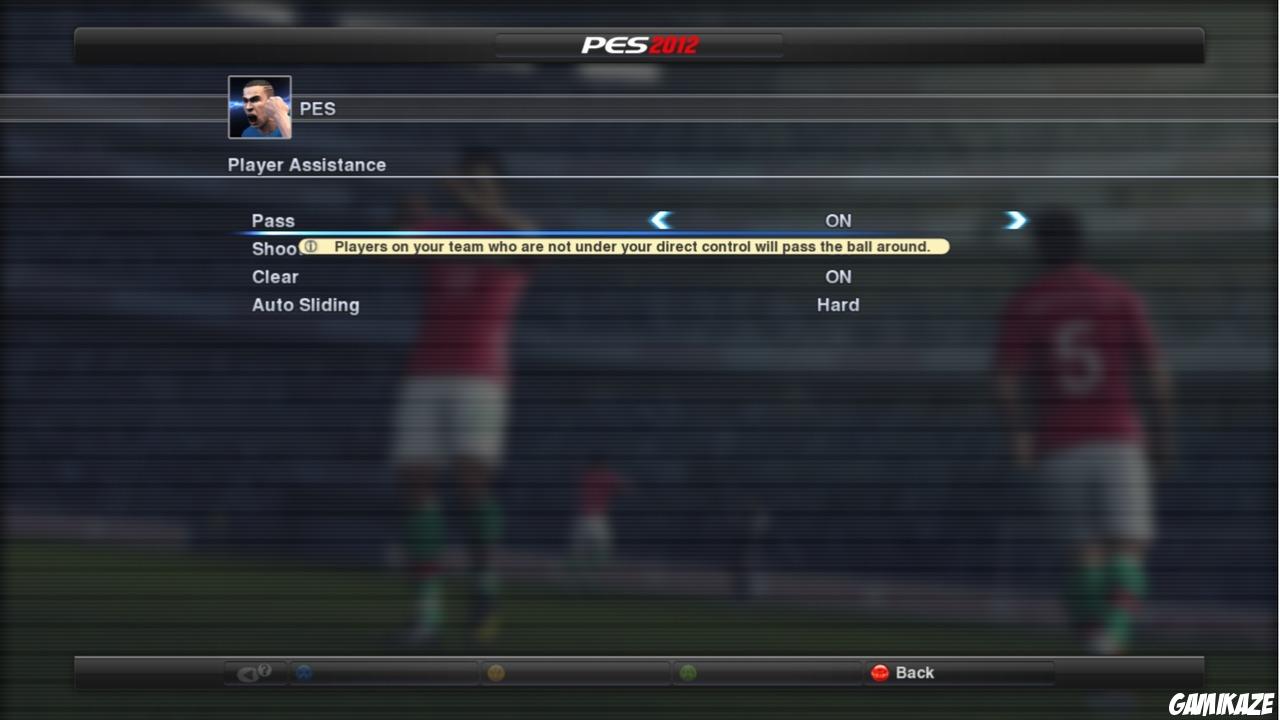Screen dimensions: 1280x720
Task: Click the info icon on the tooltip
Action: 313,246
